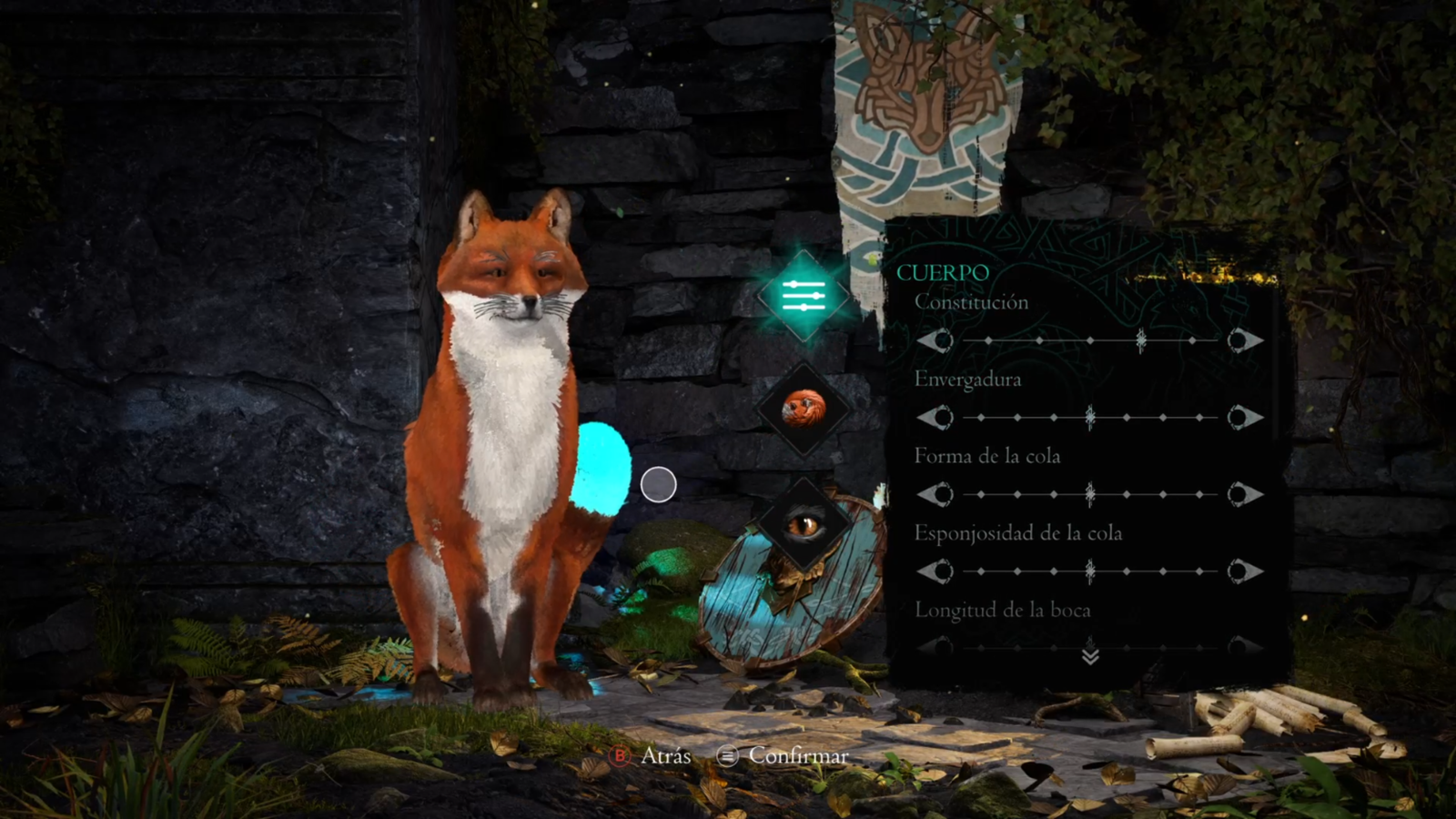Decrease Constitución with its left arrow
Screen dimensions: 1456x819
[935, 340]
